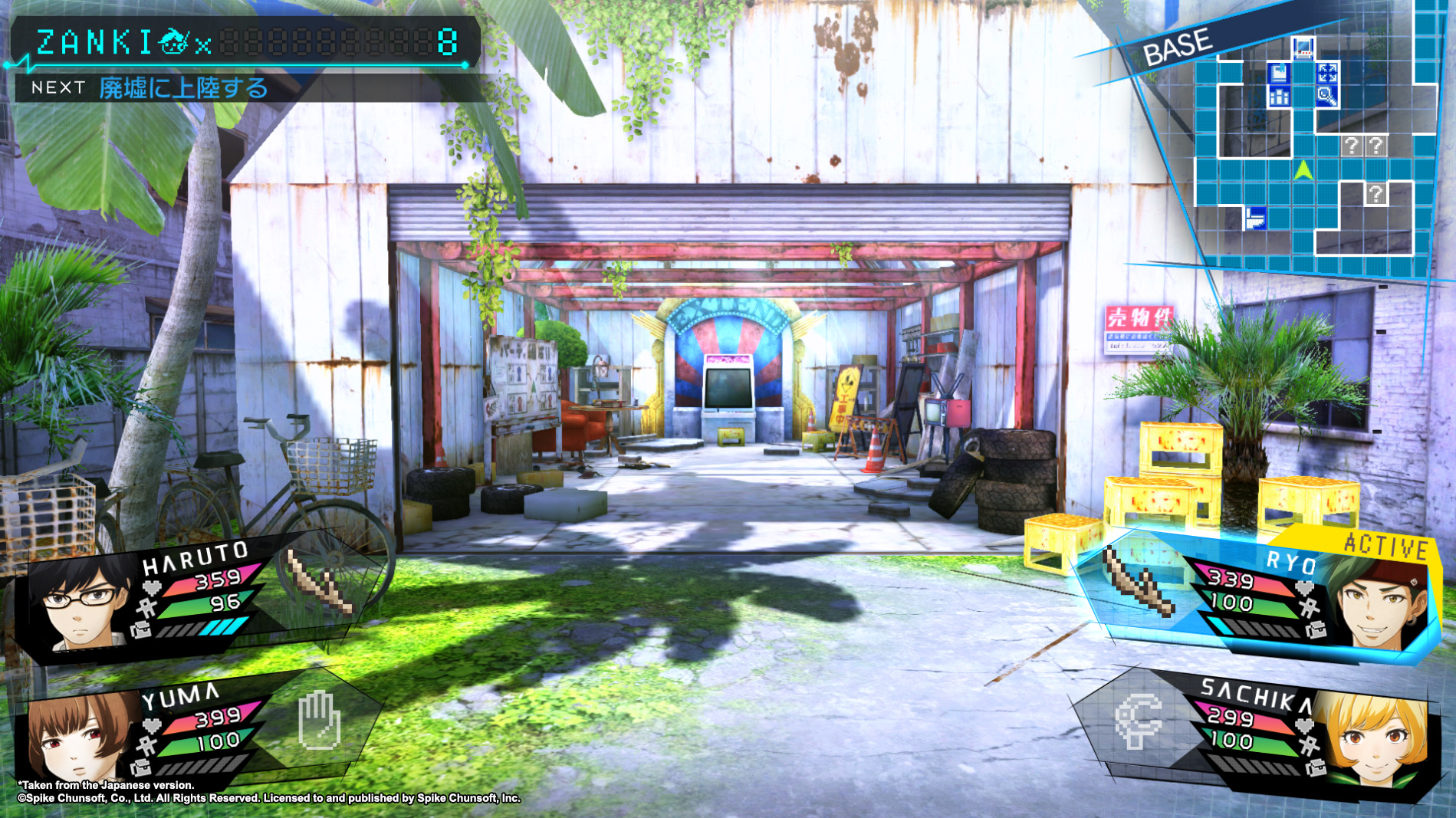Click the magnifier search icon on the map
Image resolution: width=1456 pixels, height=818 pixels.
pos(1328,97)
